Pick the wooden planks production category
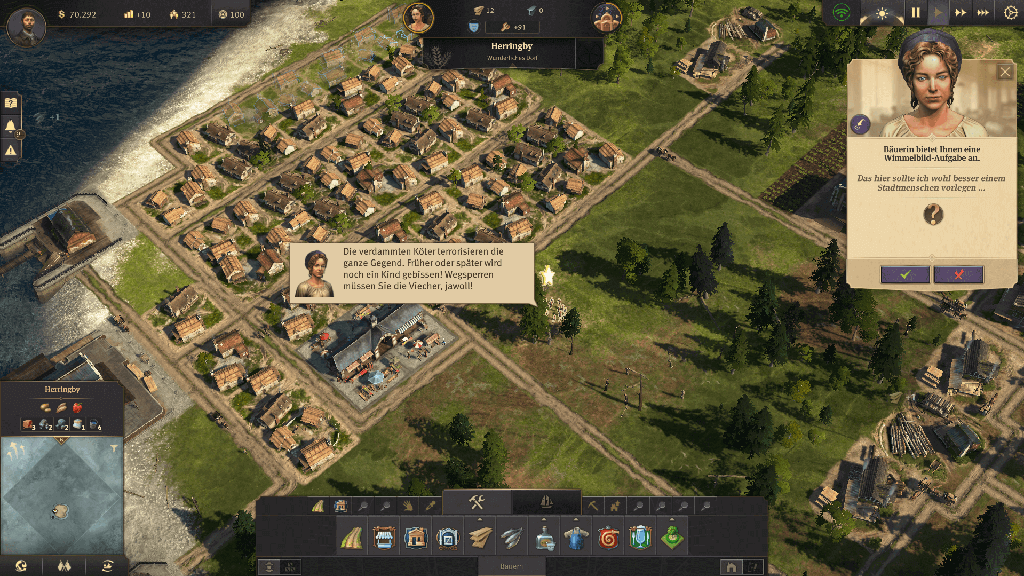This screenshot has width=1024, height=576. click(x=479, y=538)
